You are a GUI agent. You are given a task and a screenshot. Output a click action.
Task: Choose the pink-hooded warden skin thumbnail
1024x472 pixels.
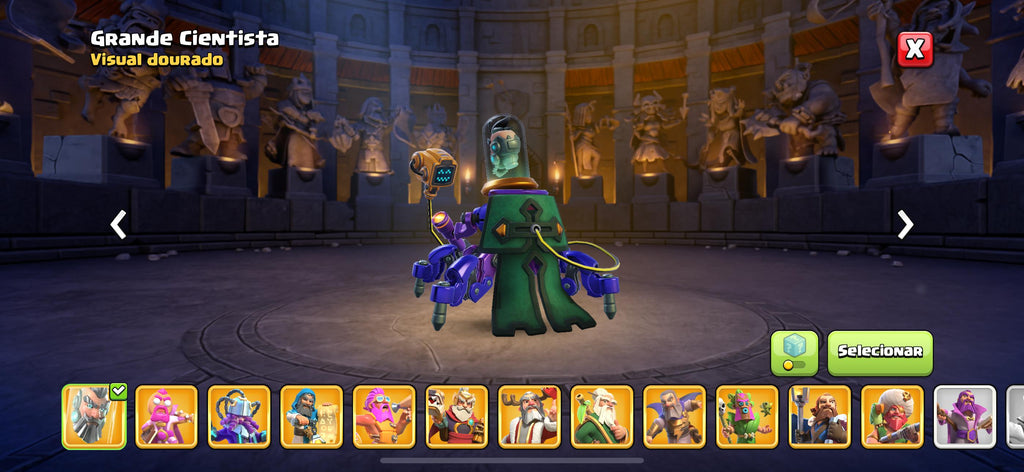(166, 416)
